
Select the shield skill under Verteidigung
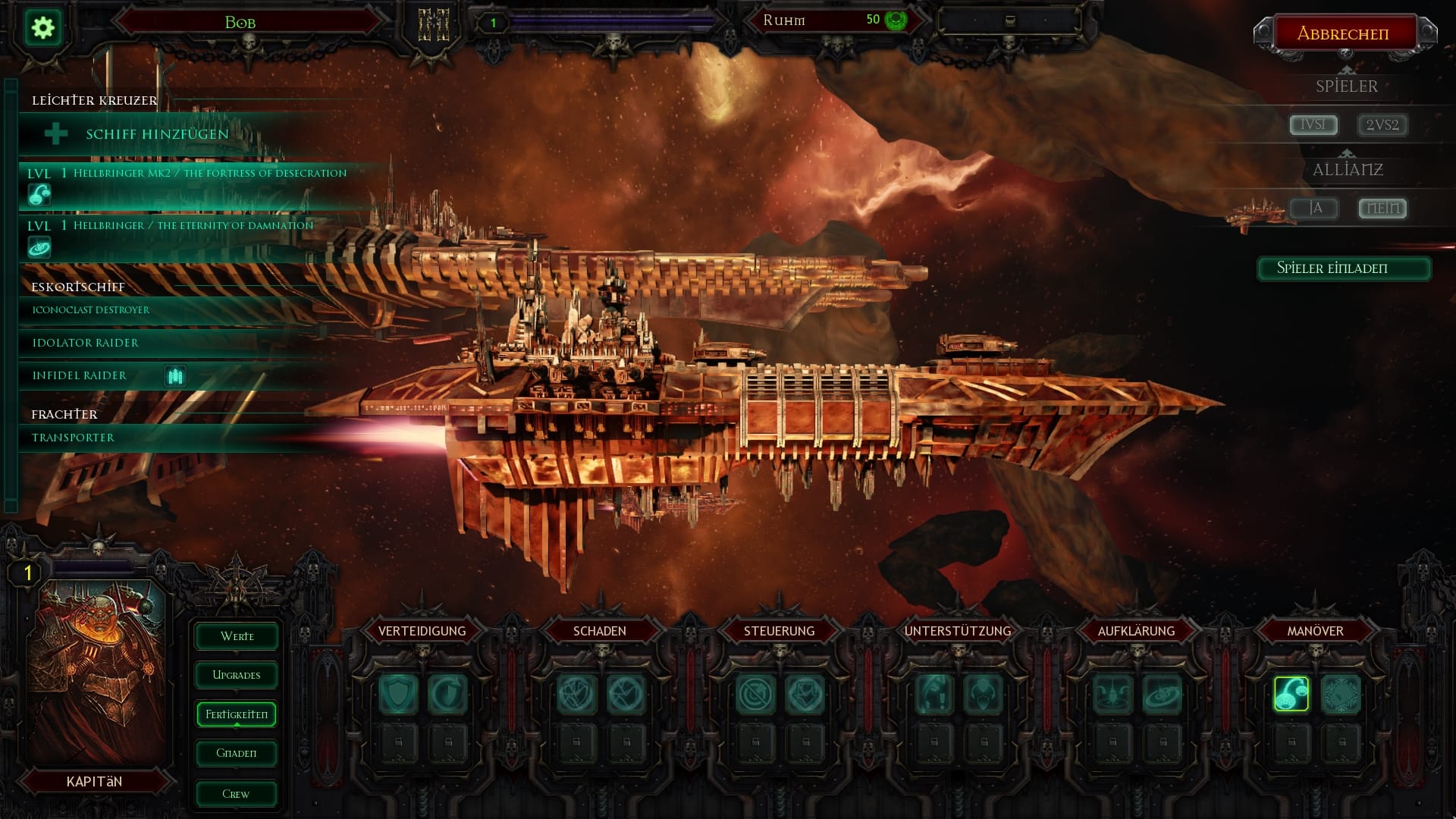click(x=398, y=694)
